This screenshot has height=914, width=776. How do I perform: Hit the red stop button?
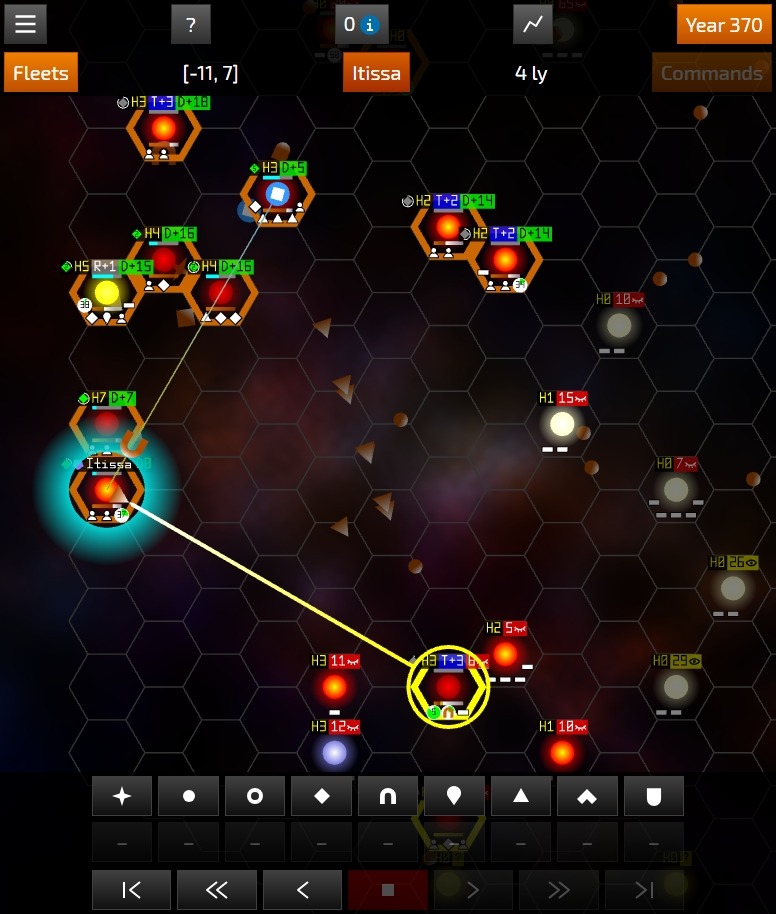point(388,889)
